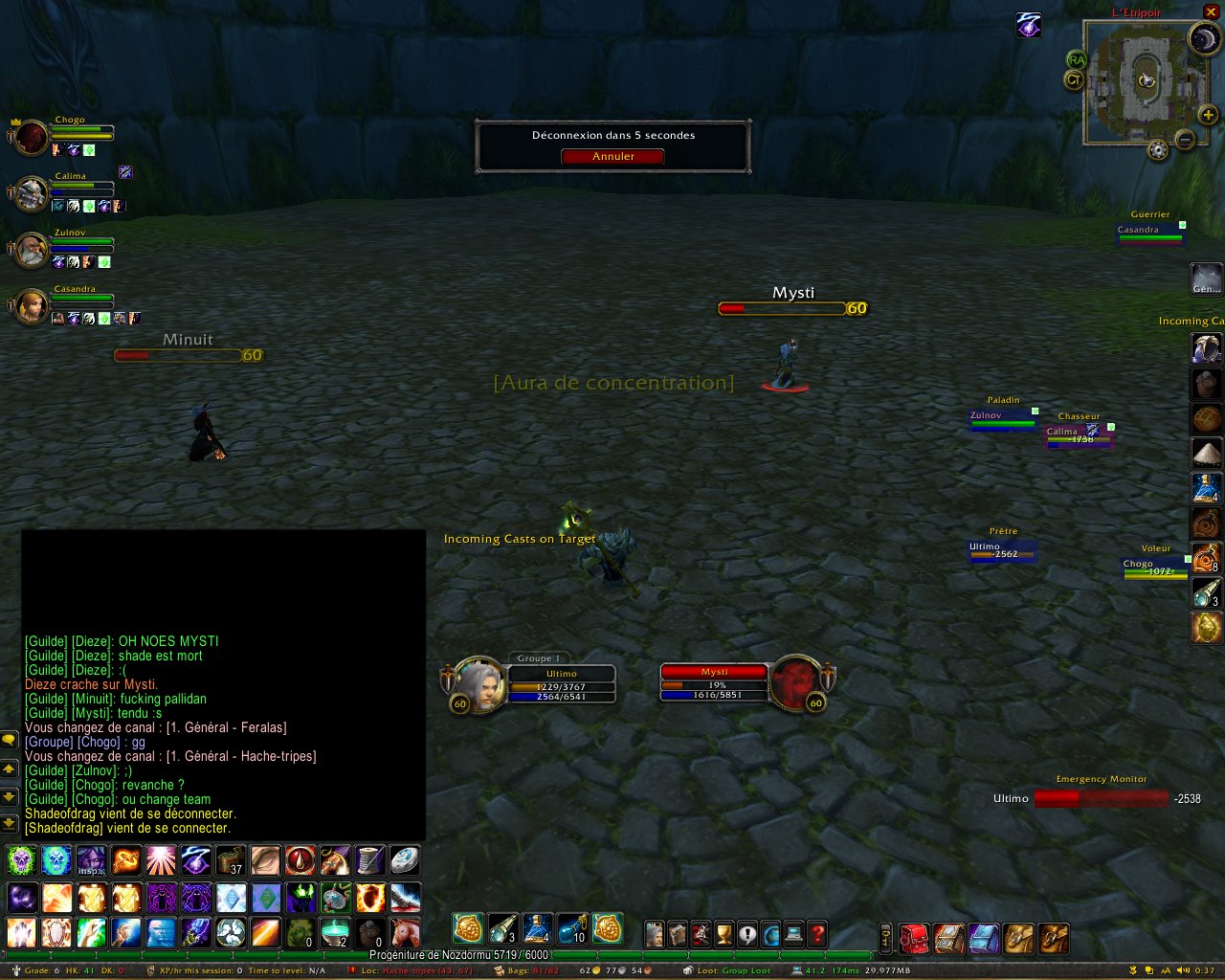
Task: Open the keyring slot
Action: (x=886, y=938)
